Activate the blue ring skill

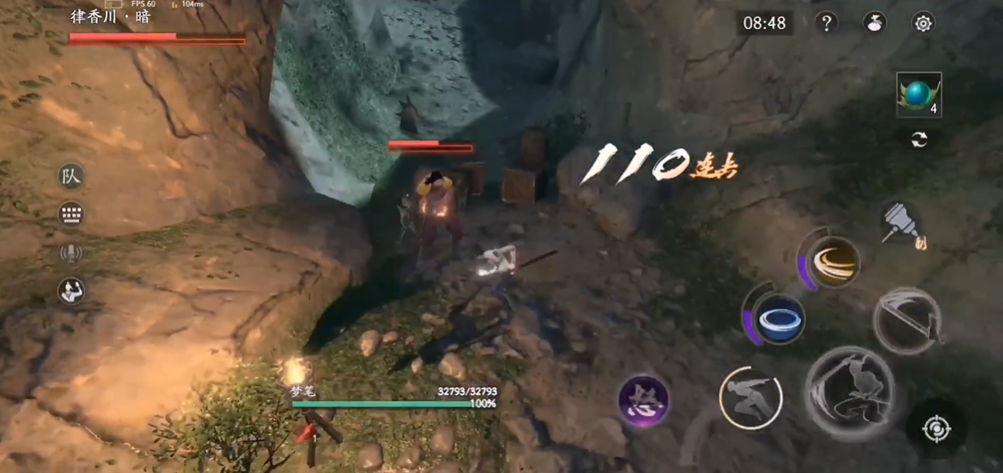[777, 319]
